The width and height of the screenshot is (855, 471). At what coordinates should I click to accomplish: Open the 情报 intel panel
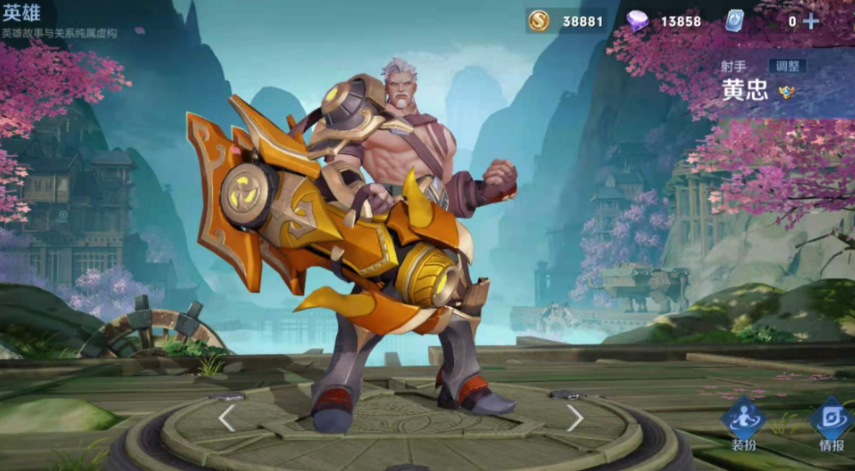point(831,423)
